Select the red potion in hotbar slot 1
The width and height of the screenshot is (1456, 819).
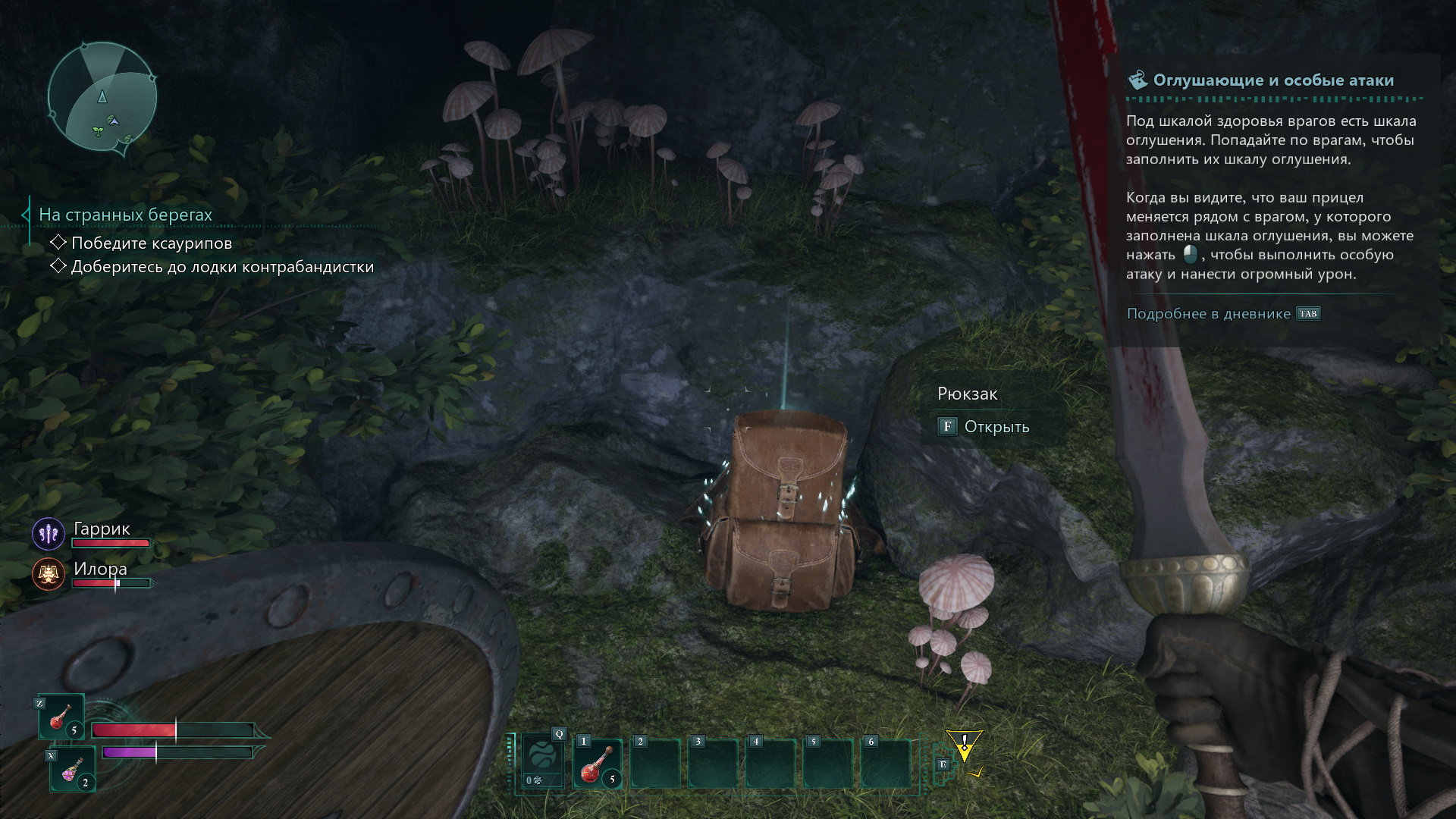[598, 764]
